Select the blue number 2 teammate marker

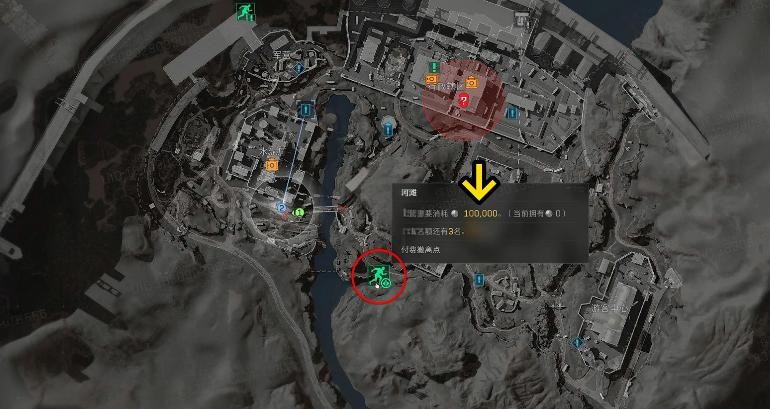(x=282, y=208)
